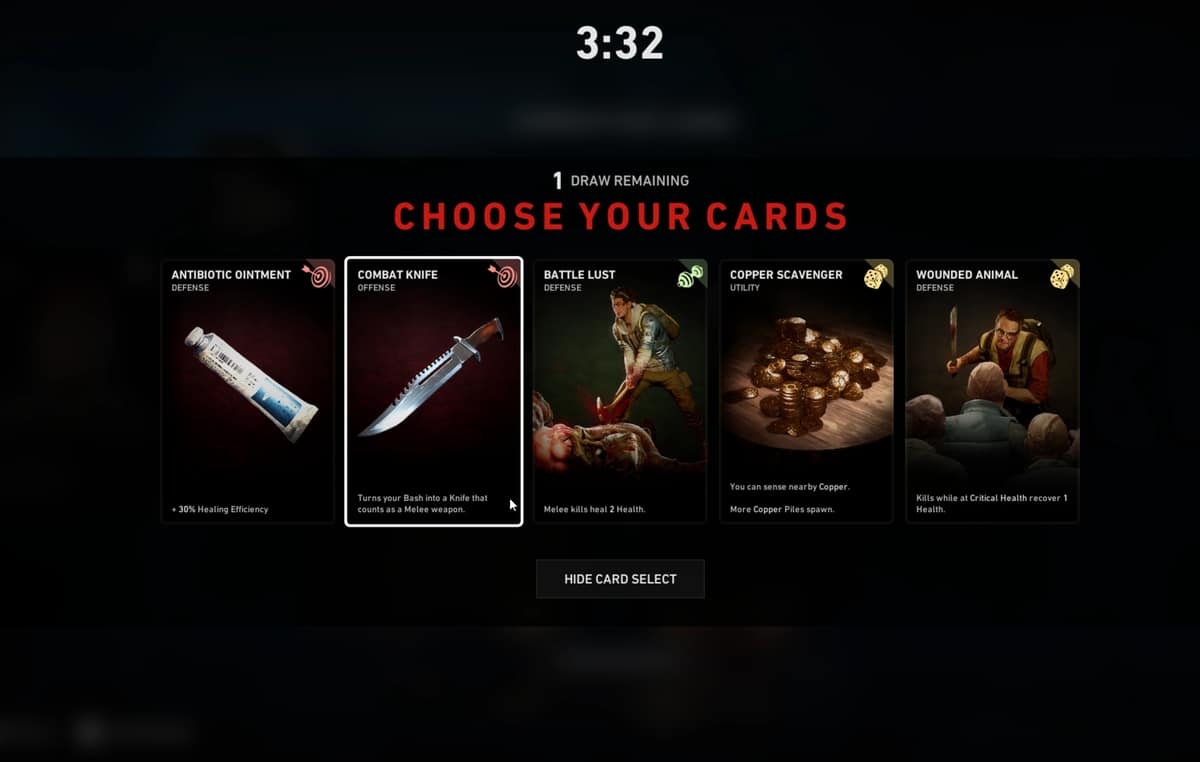Hide the card select screen

coord(620,579)
